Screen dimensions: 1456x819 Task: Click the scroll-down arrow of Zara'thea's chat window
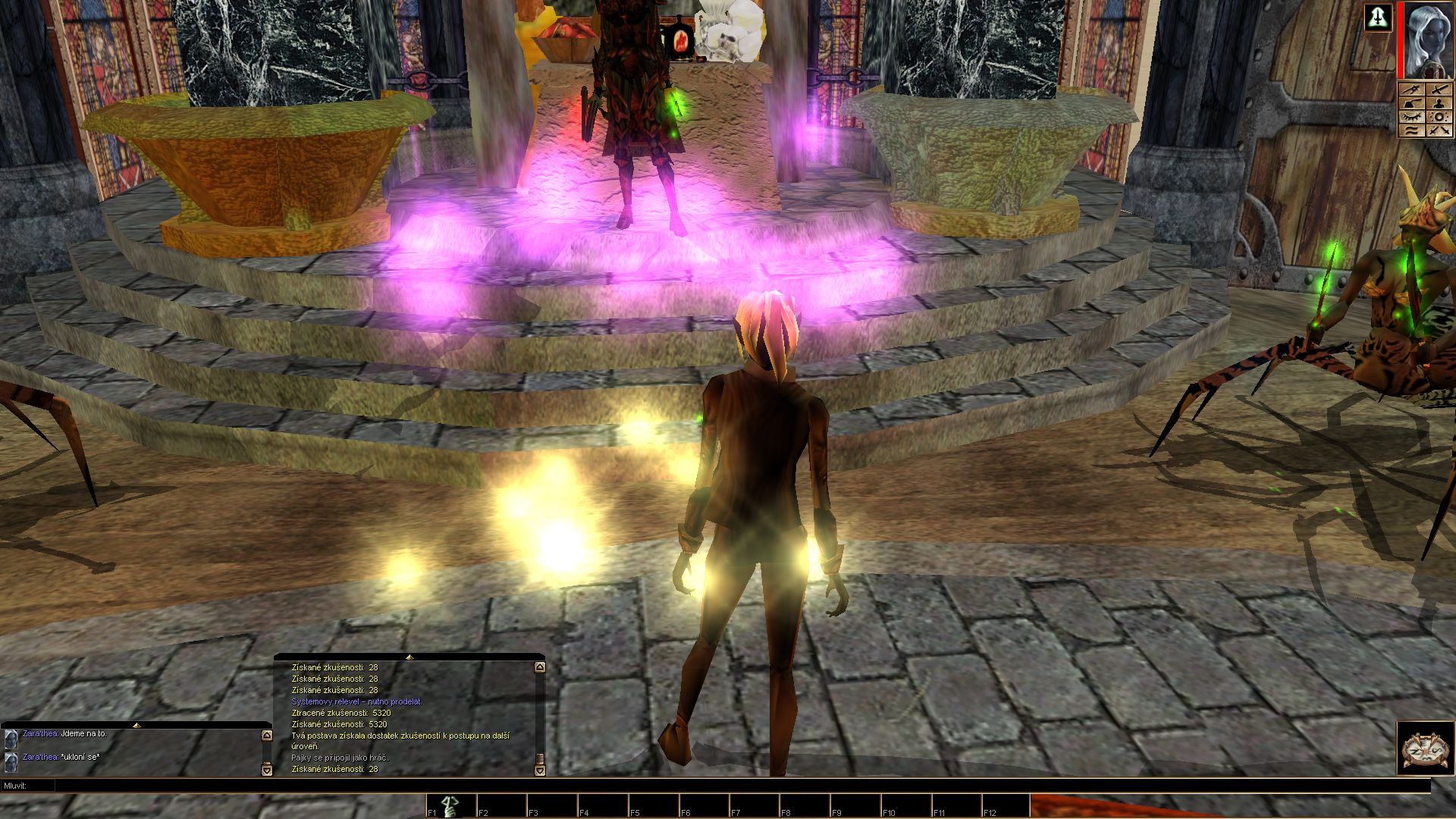(x=266, y=770)
